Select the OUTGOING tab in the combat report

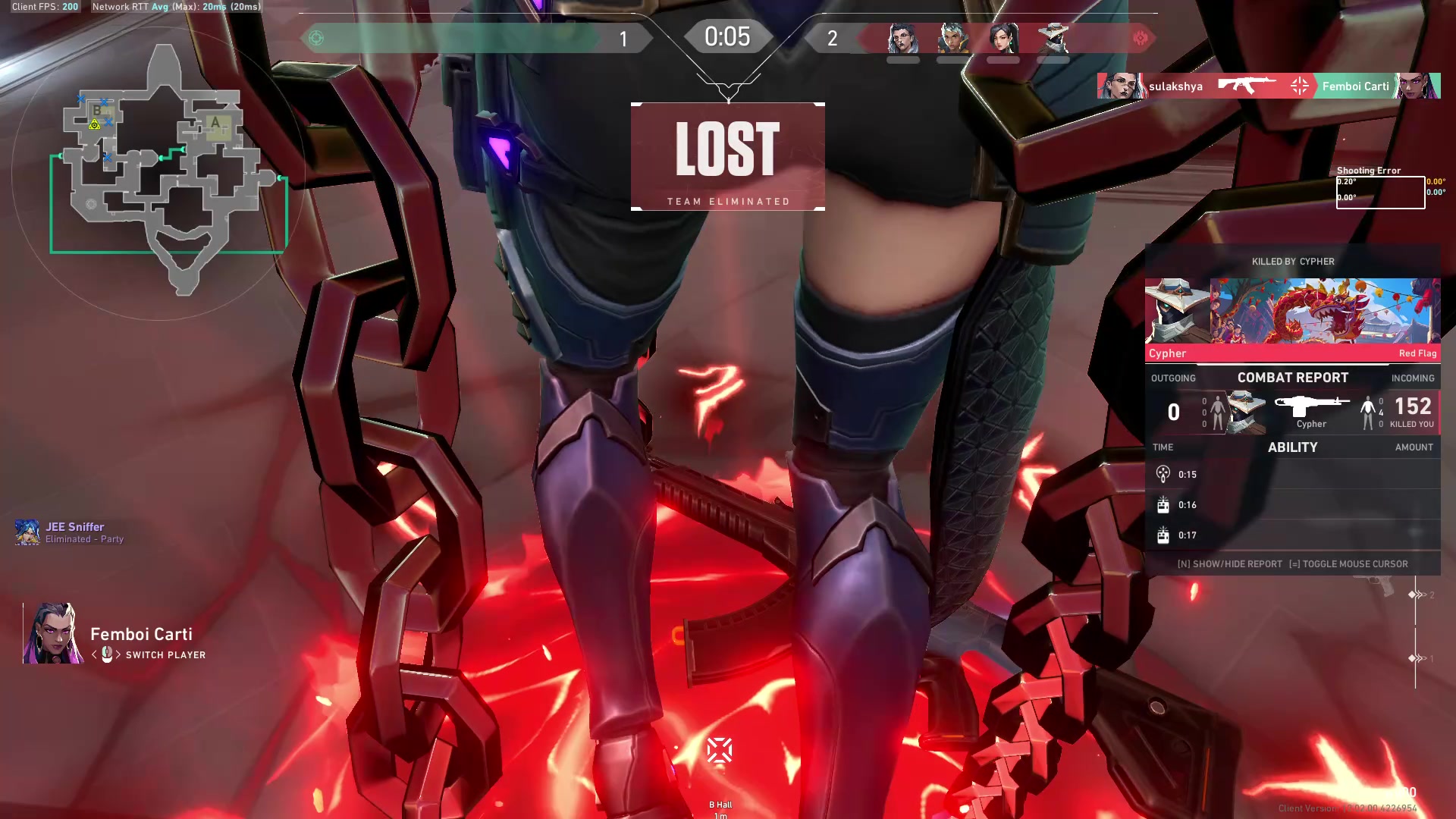pyautogui.click(x=1174, y=378)
